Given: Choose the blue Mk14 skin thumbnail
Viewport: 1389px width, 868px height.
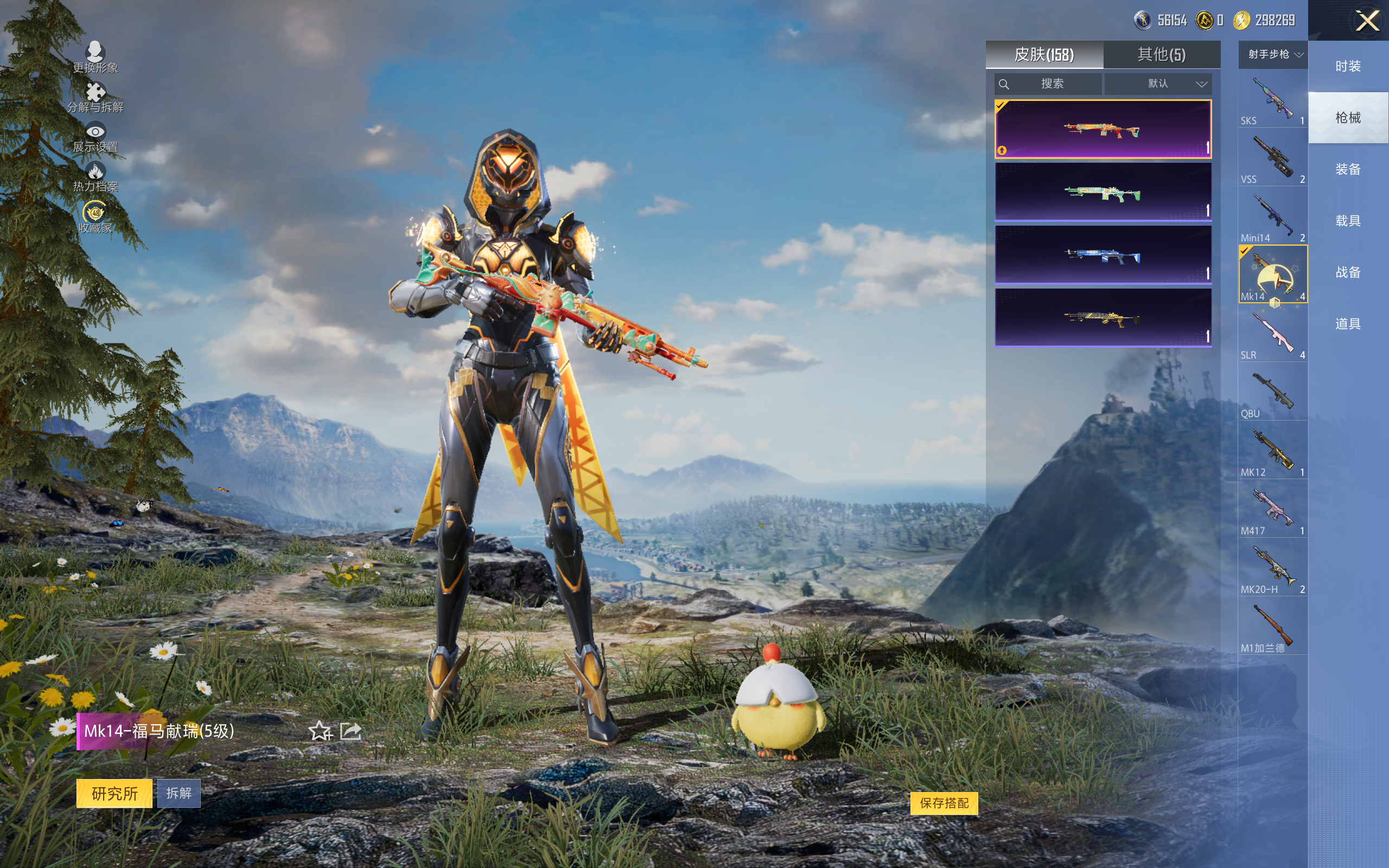Looking at the screenshot, I should click(1103, 255).
